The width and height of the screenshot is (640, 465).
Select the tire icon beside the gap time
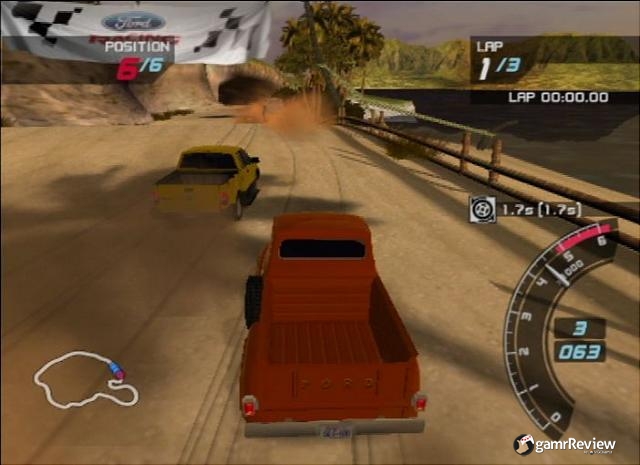pyautogui.click(x=482, y=209)
